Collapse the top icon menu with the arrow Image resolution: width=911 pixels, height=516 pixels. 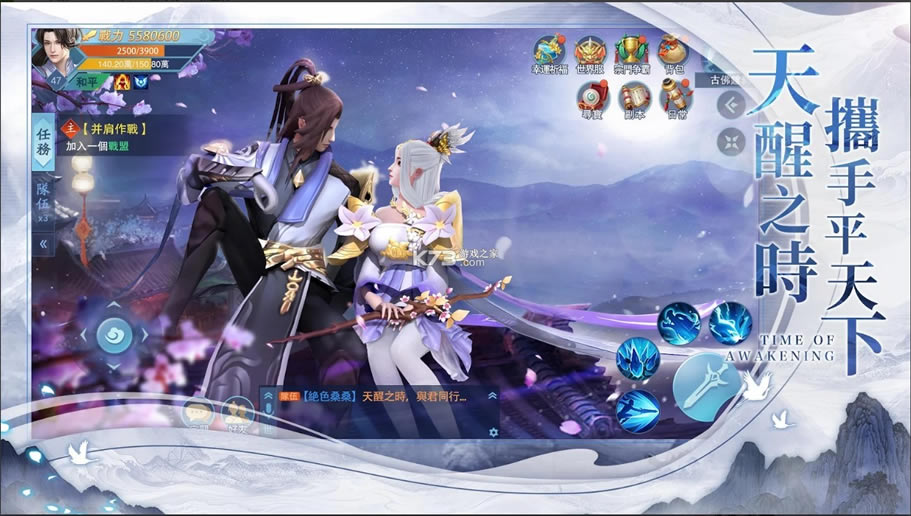tap(732, 103)
